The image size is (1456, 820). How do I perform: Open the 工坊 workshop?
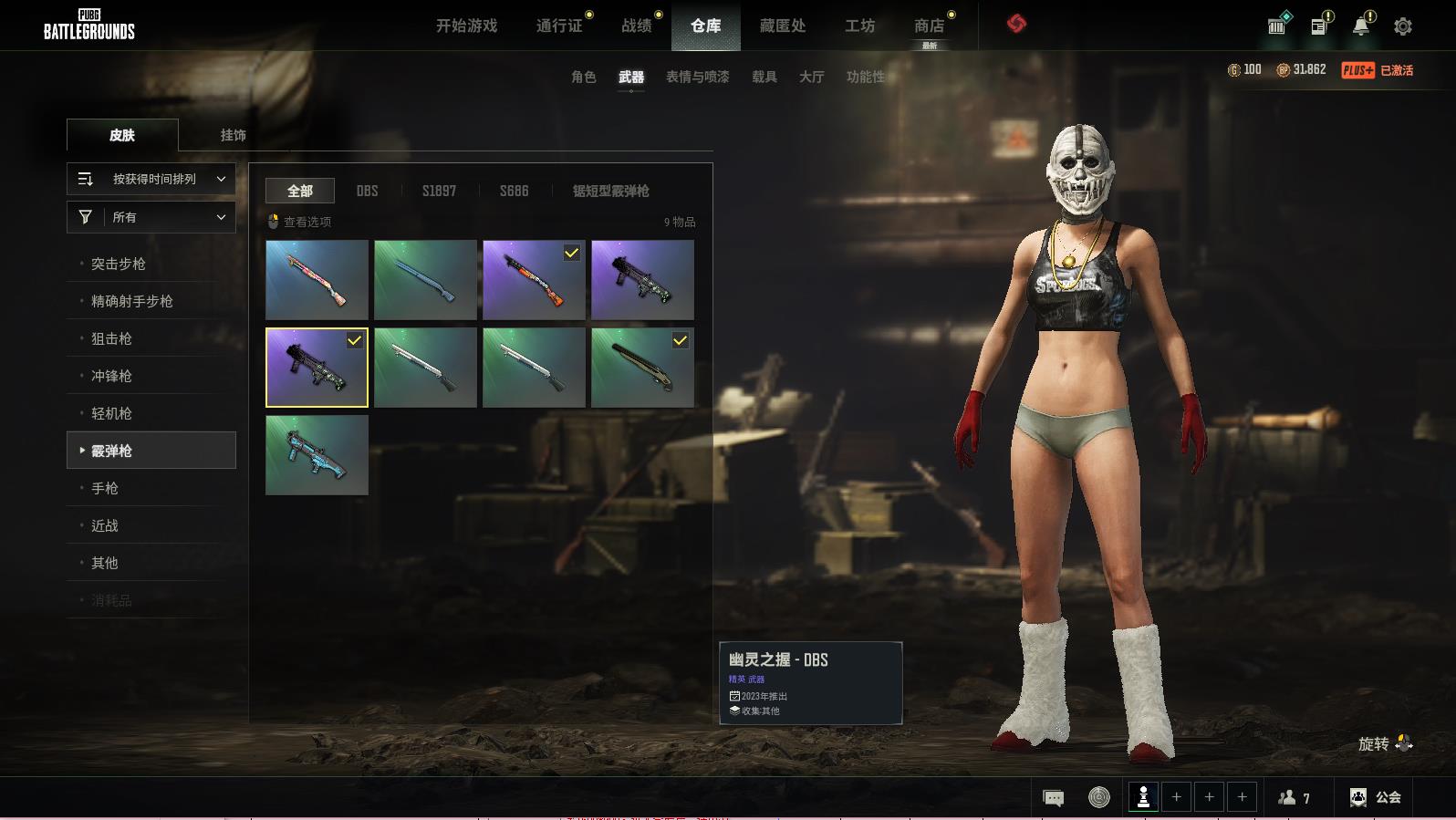859,26
